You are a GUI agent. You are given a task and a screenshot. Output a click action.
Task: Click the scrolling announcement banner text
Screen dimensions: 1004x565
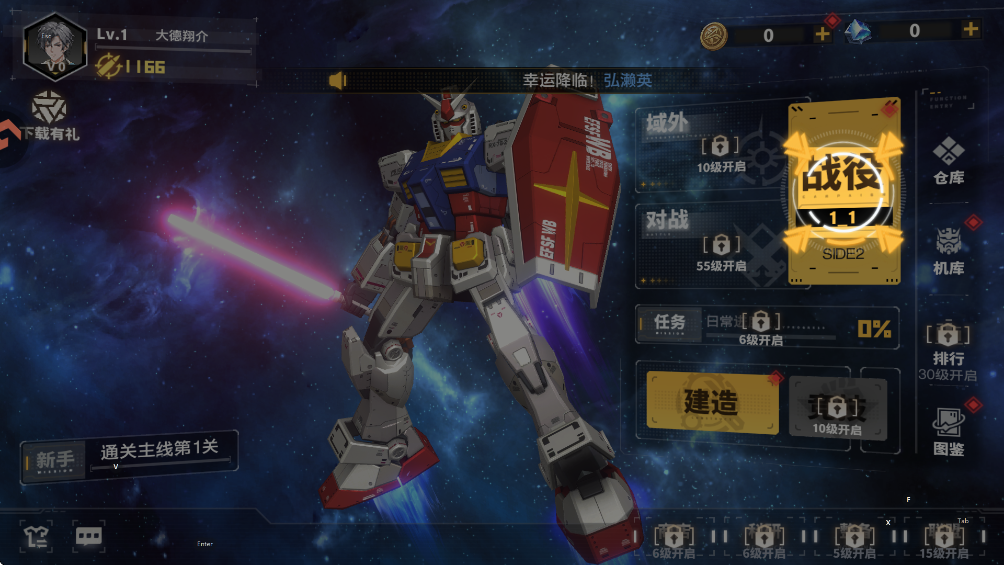[x=587, y=80]
